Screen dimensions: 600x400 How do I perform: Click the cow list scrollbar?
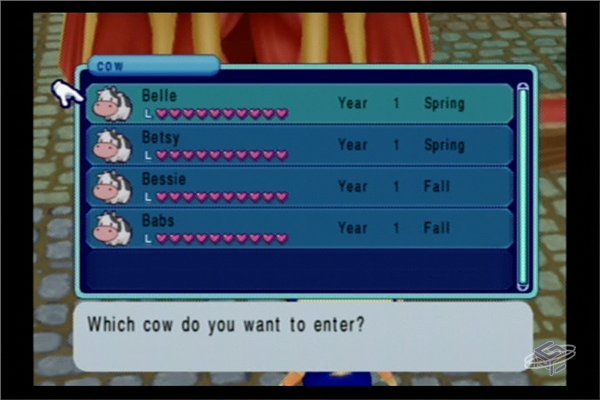(522, 188)
